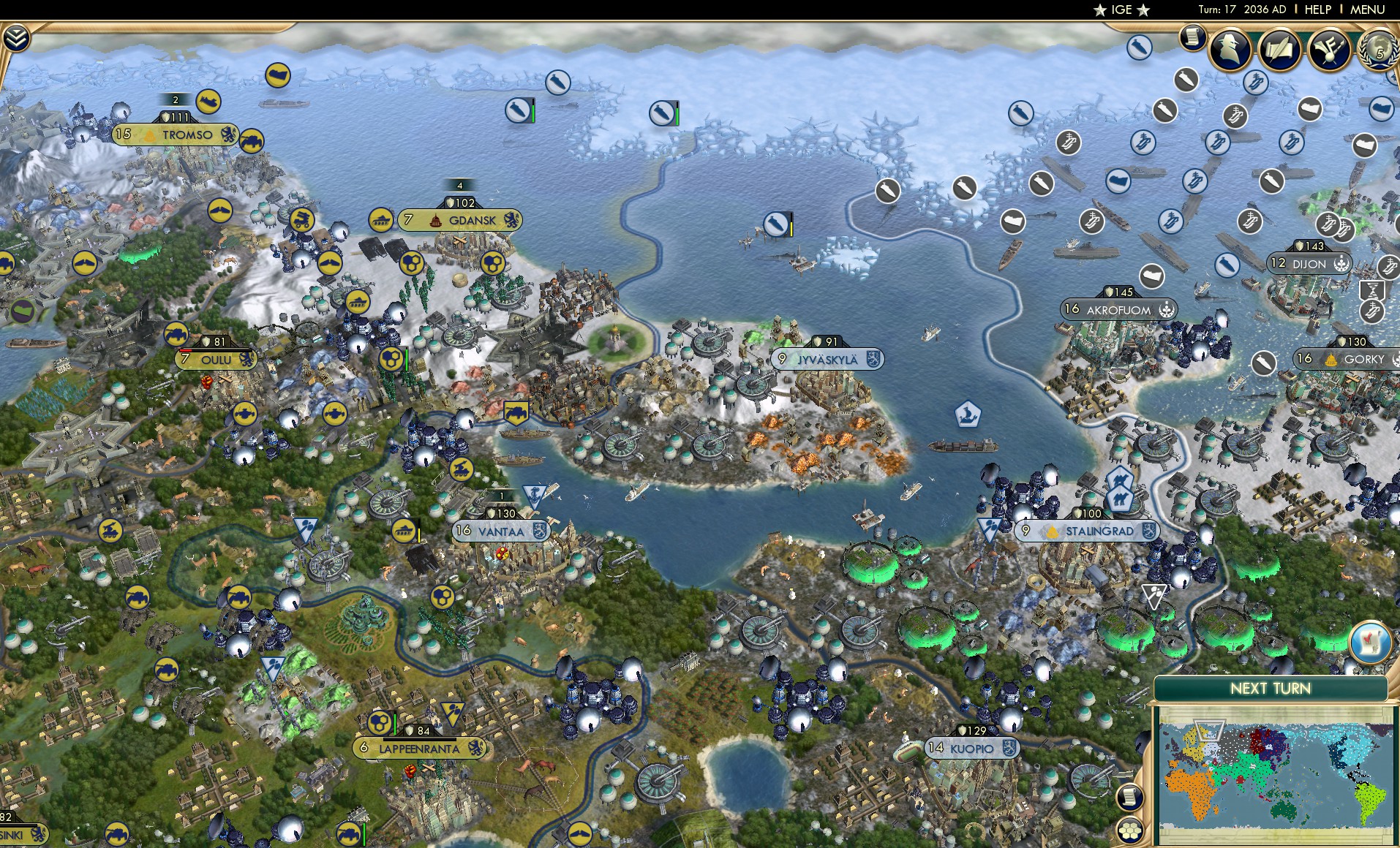Click the sealed scroll notification beside the minimap
This screenshot has width=1400, height=848.
point(1130,796)
